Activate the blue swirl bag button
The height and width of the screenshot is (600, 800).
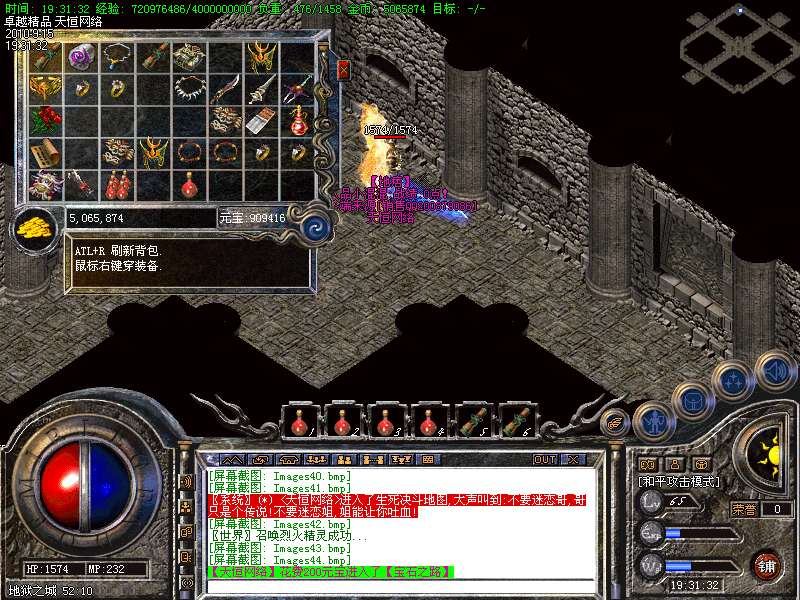[x=316, y=225]
